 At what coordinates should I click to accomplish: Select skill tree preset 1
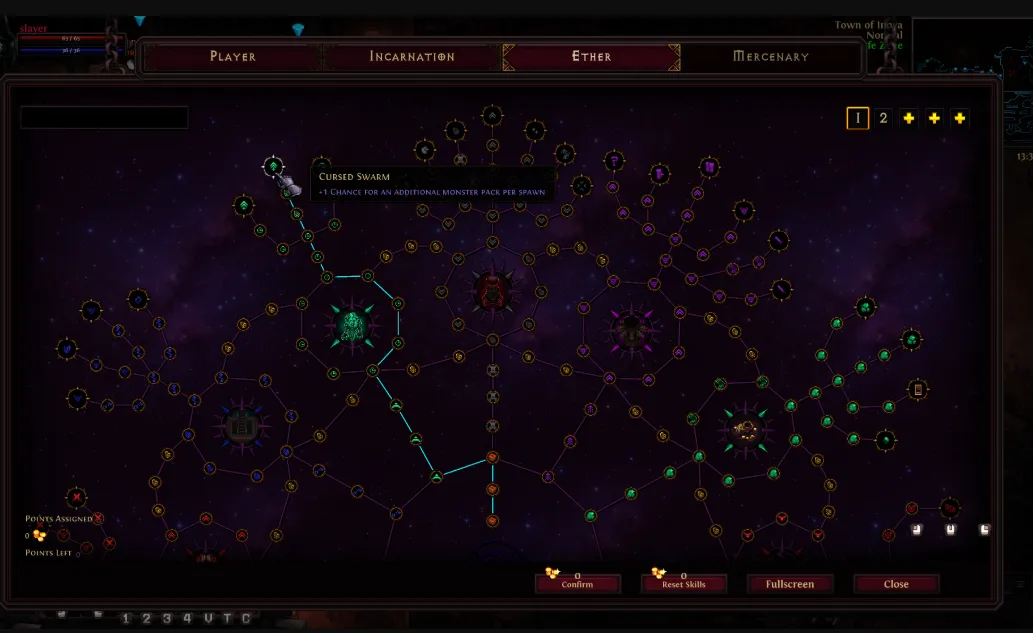pos(857,118)
